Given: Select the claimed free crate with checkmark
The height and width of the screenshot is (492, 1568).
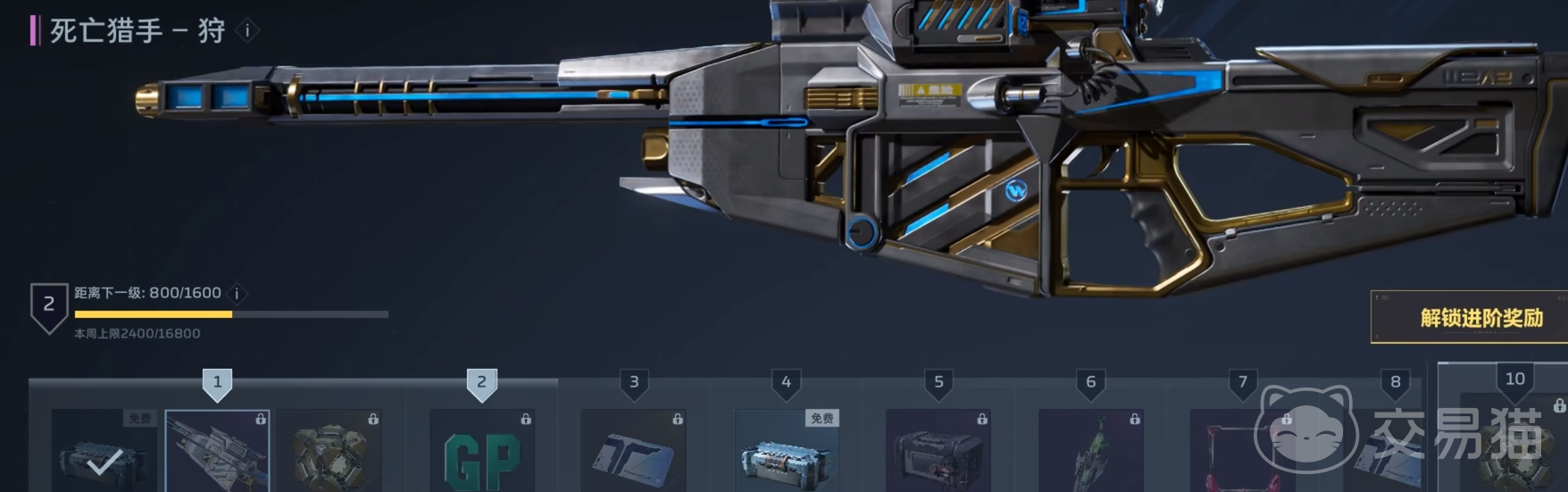Looking at the screenshot, I should 104,451.
